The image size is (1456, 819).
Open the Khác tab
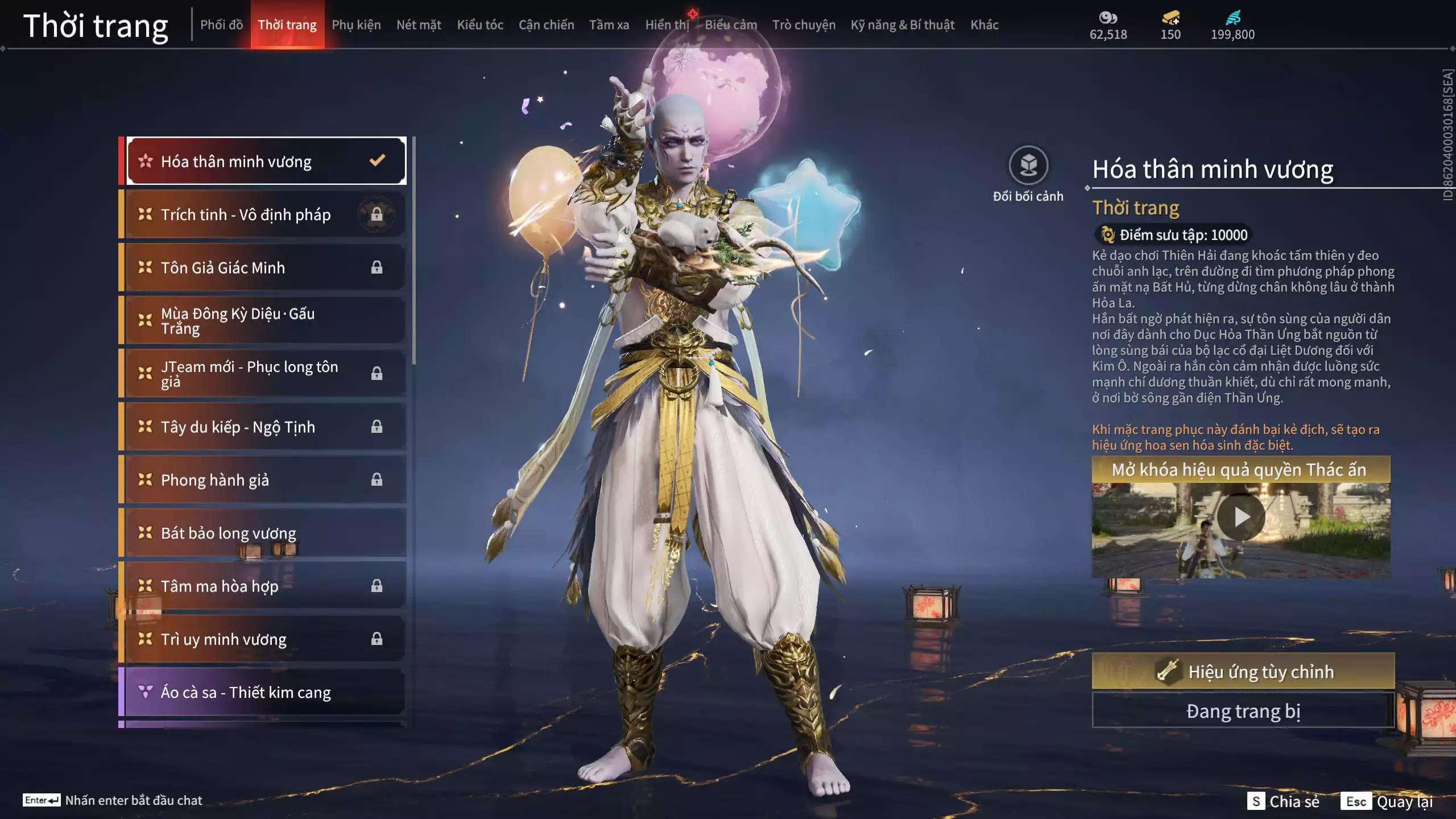coord(984,25)
